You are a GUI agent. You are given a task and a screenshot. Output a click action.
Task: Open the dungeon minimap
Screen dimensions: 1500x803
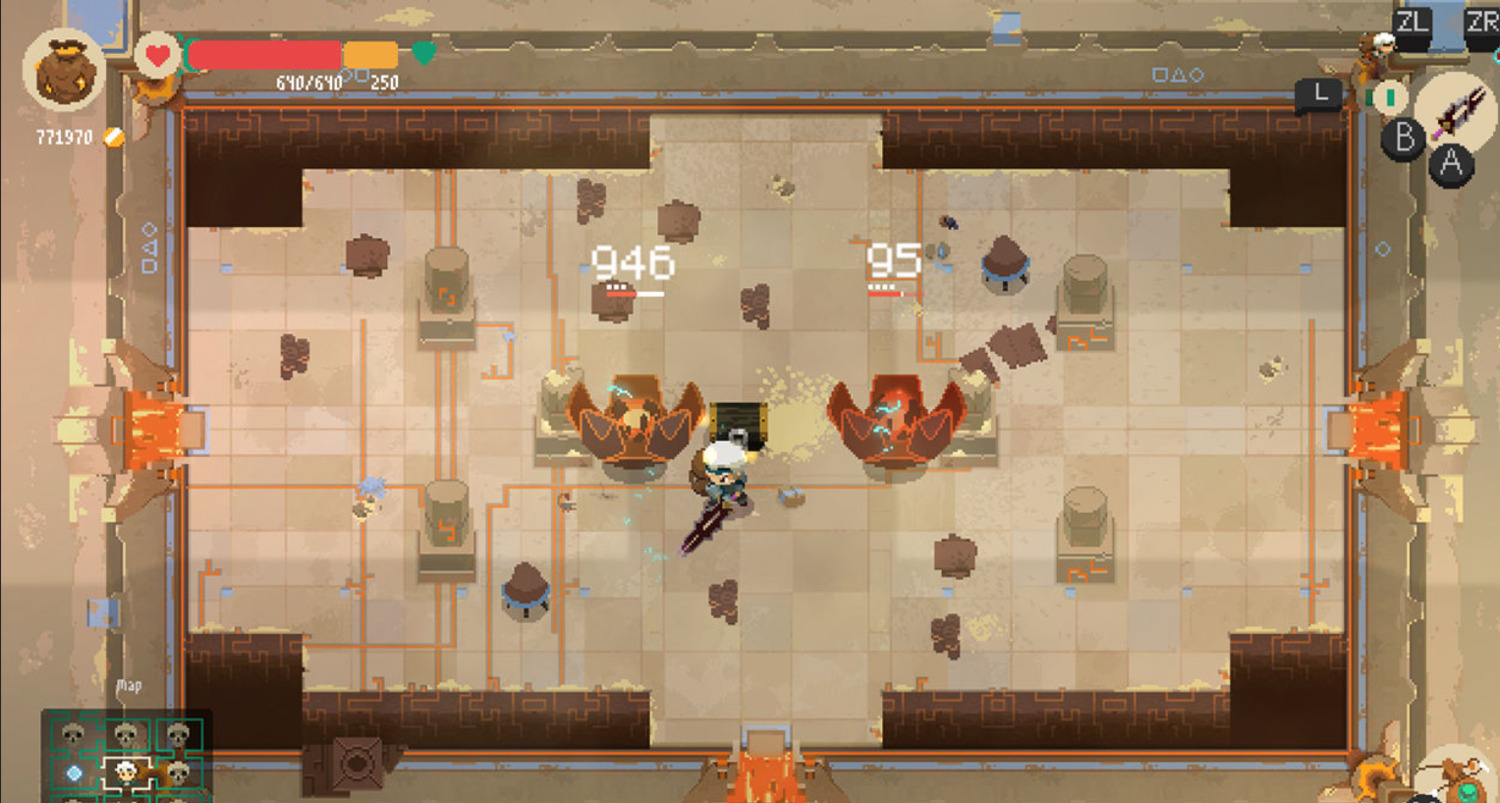point(126,755)
